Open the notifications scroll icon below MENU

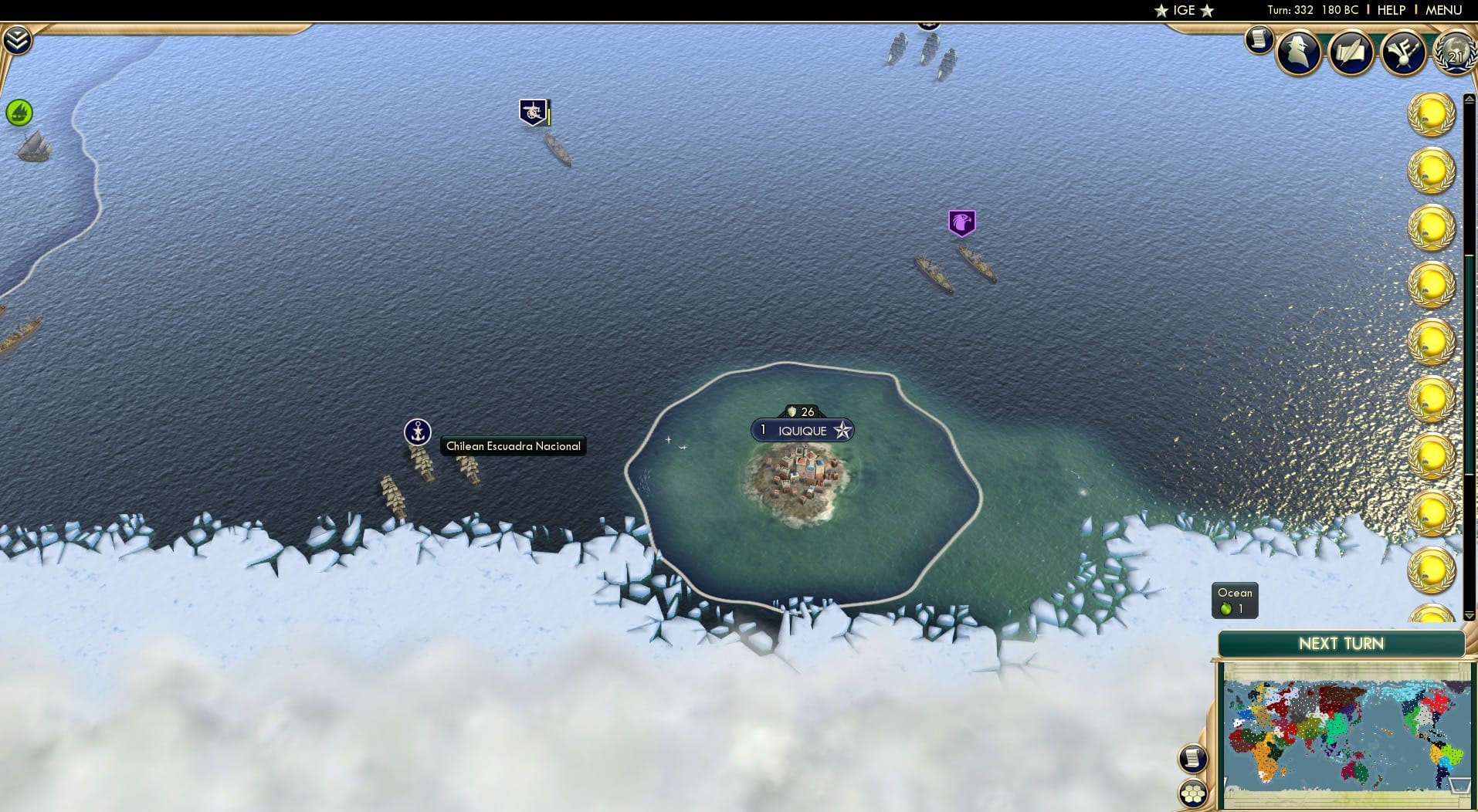point(1261,40)
